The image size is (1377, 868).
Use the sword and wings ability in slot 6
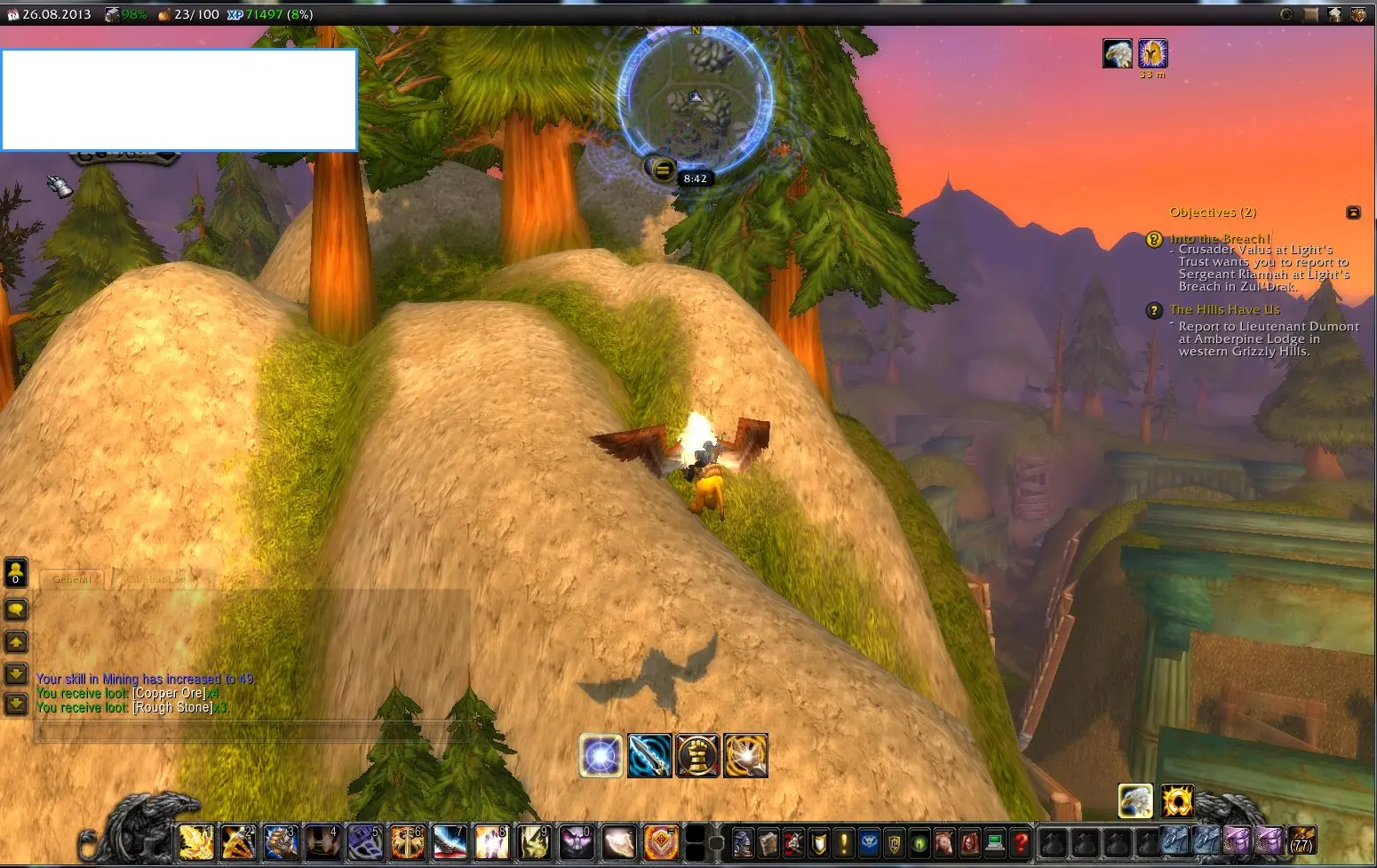pos(408,841)
